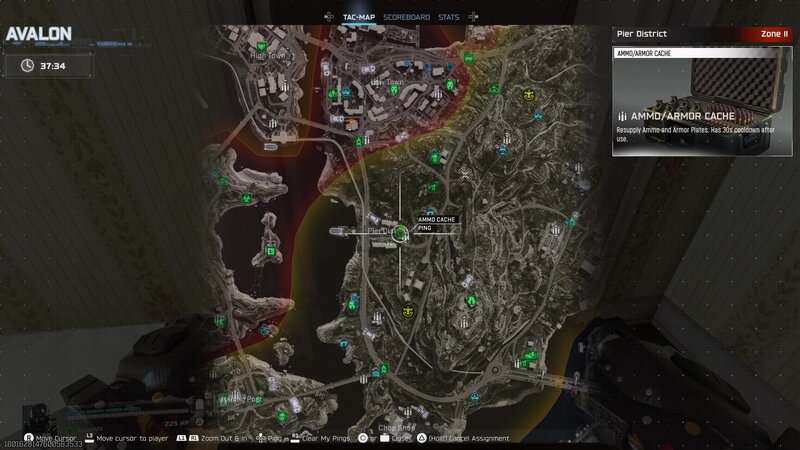800x450 pixels.
Task: Click the pinged Ammo Cache marker under cursor
Action: pyautogui.click(x=401, y=233)
